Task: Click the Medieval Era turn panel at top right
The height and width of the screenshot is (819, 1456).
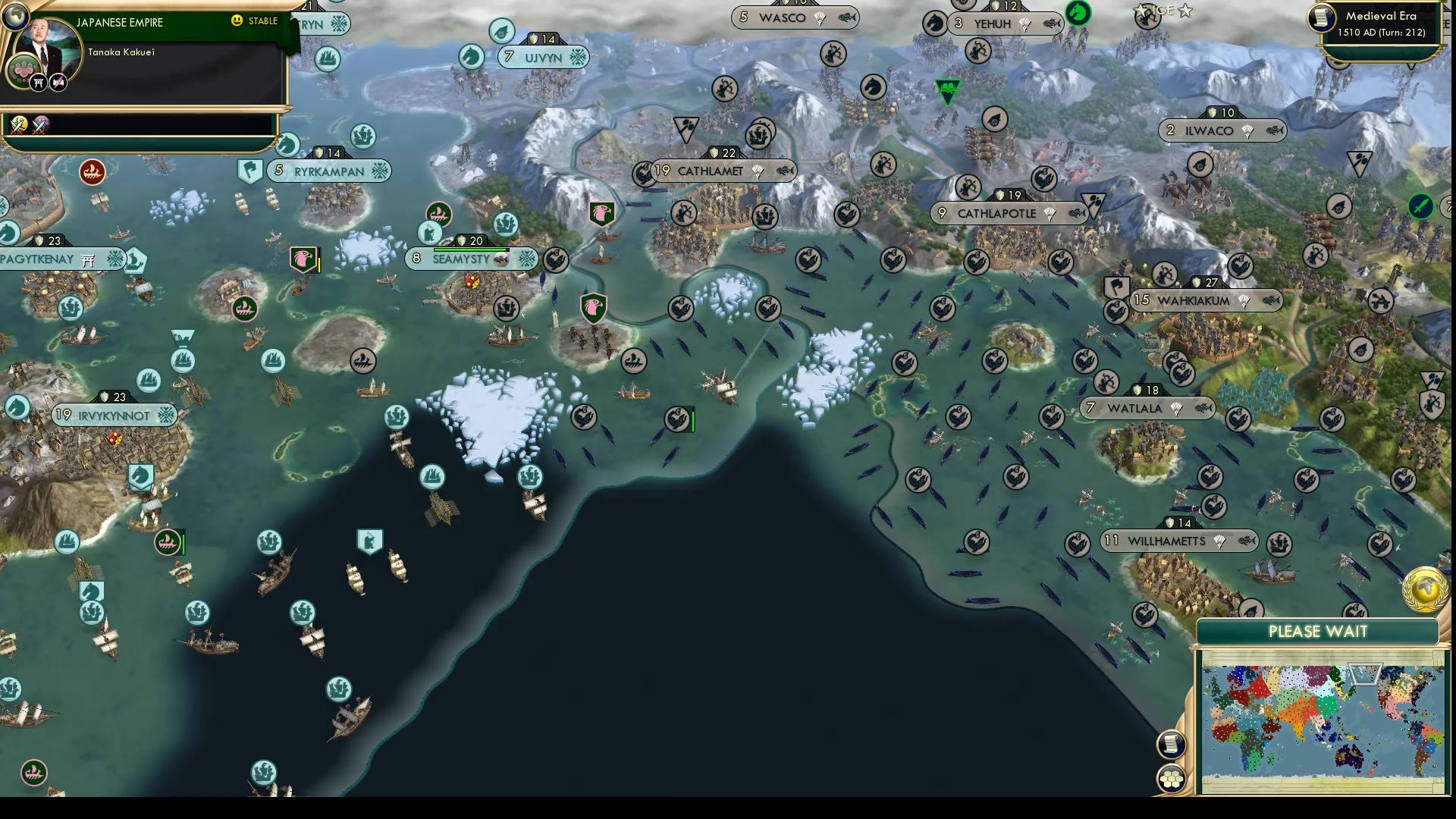Action: click(1380, 25)
